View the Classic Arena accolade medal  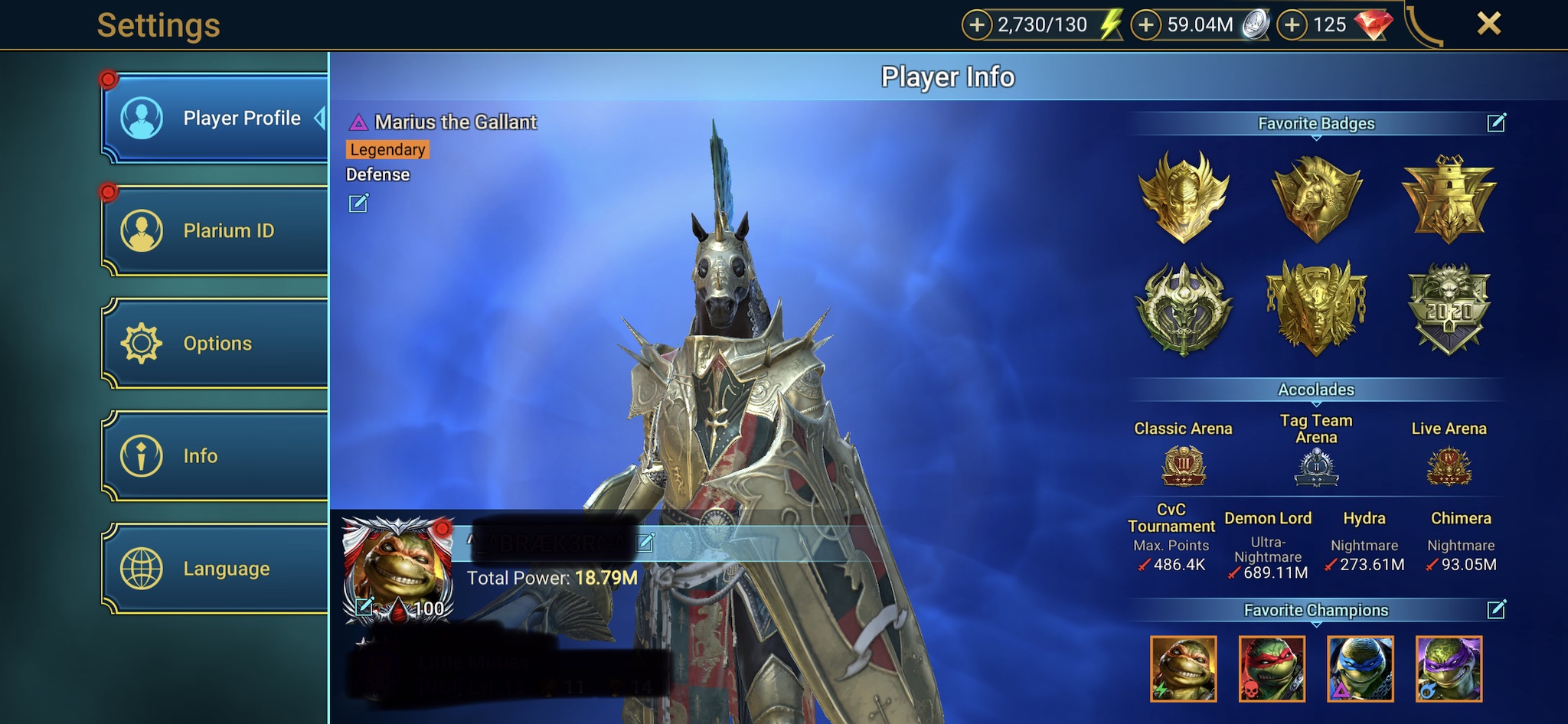pos(1183,466)
